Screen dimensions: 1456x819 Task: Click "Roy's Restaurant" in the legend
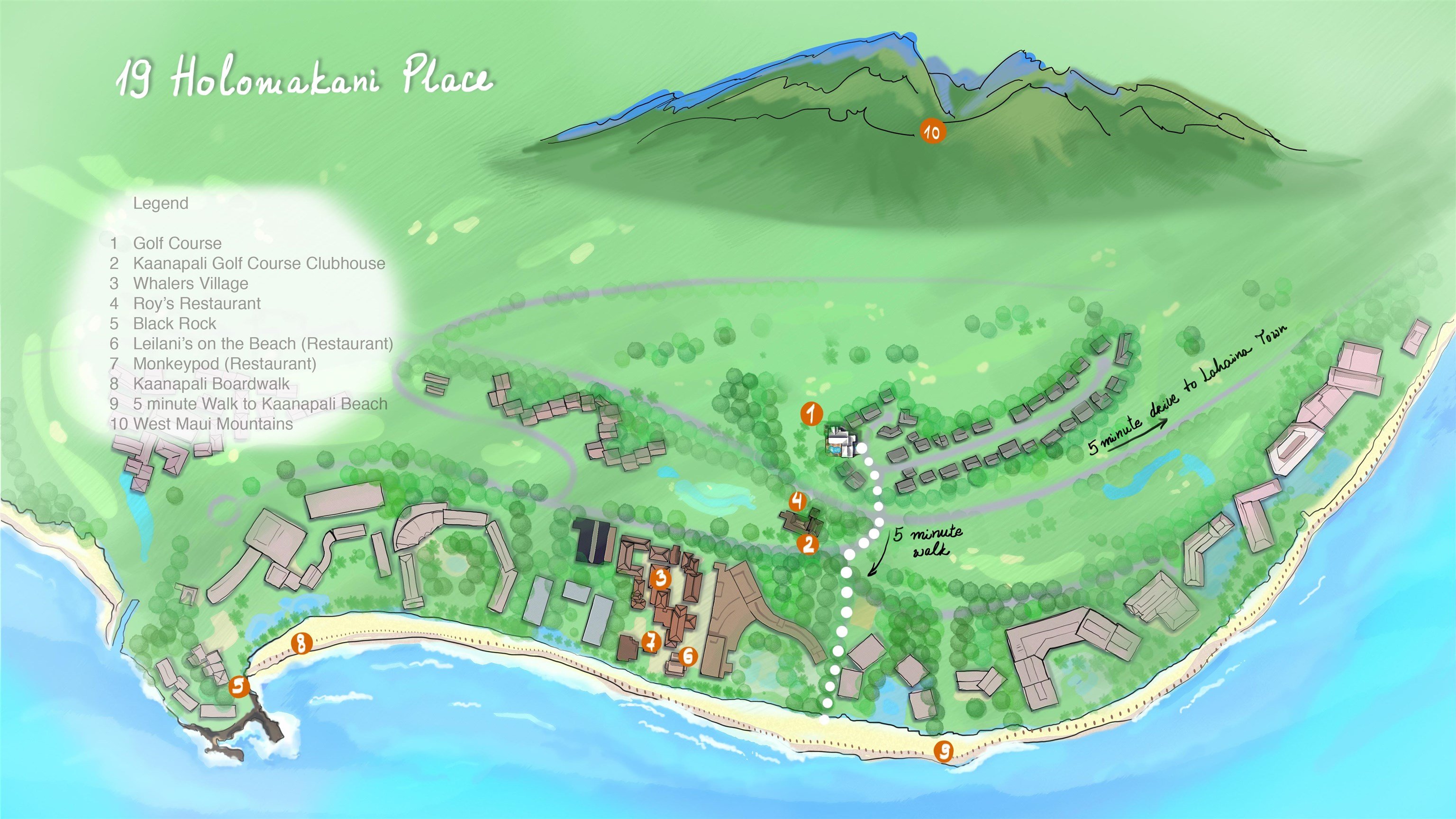[x=197, y=303]
